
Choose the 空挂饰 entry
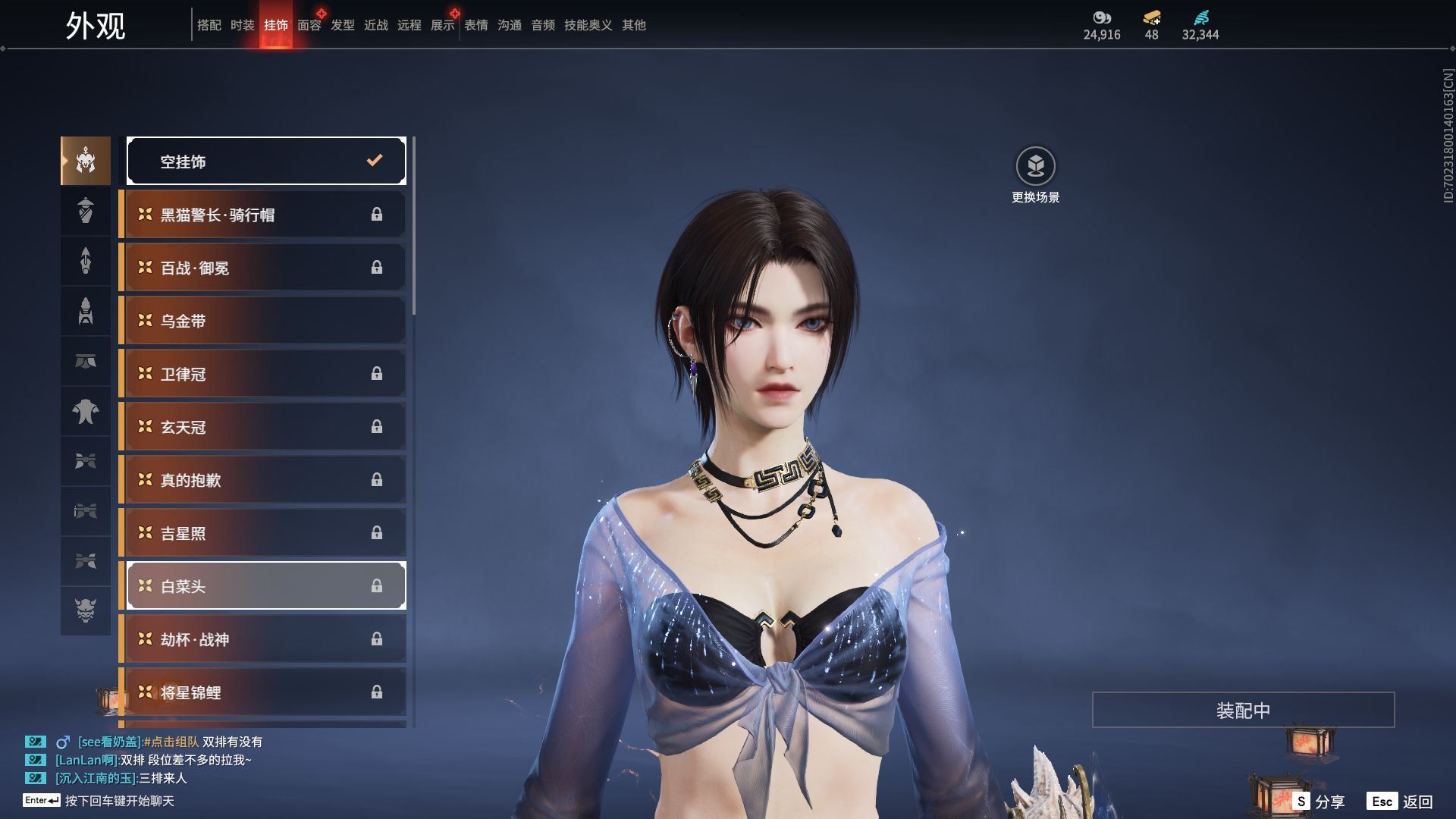click(x=266, y=161)
